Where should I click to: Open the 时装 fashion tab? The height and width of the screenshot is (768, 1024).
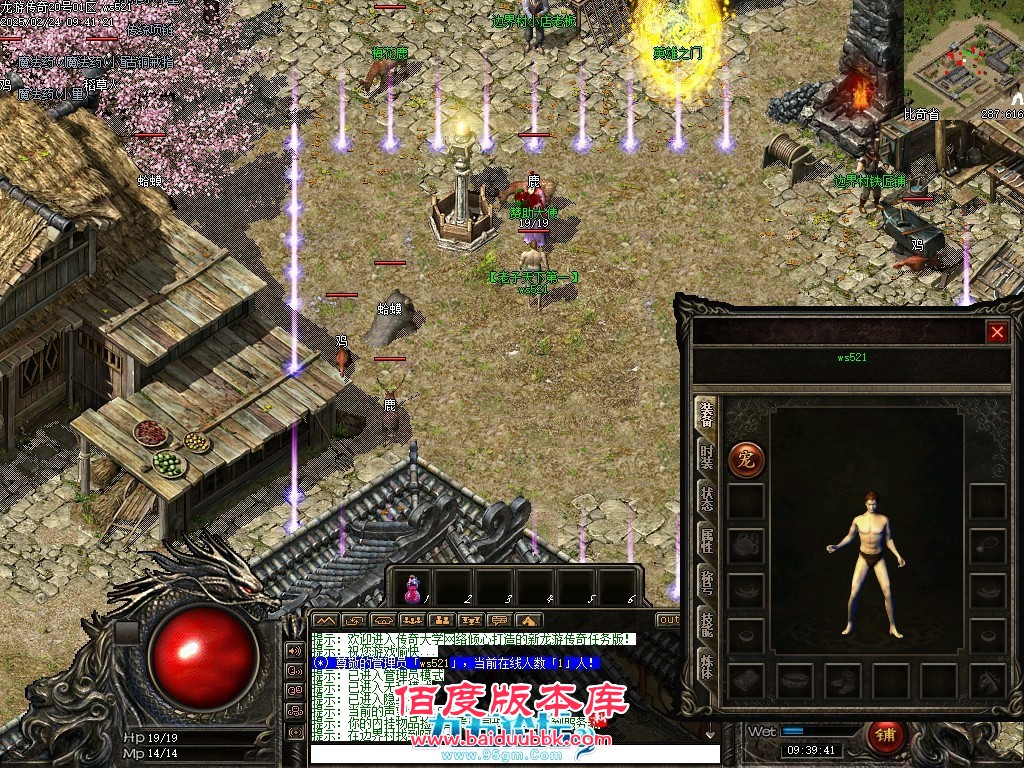point(706,457)
